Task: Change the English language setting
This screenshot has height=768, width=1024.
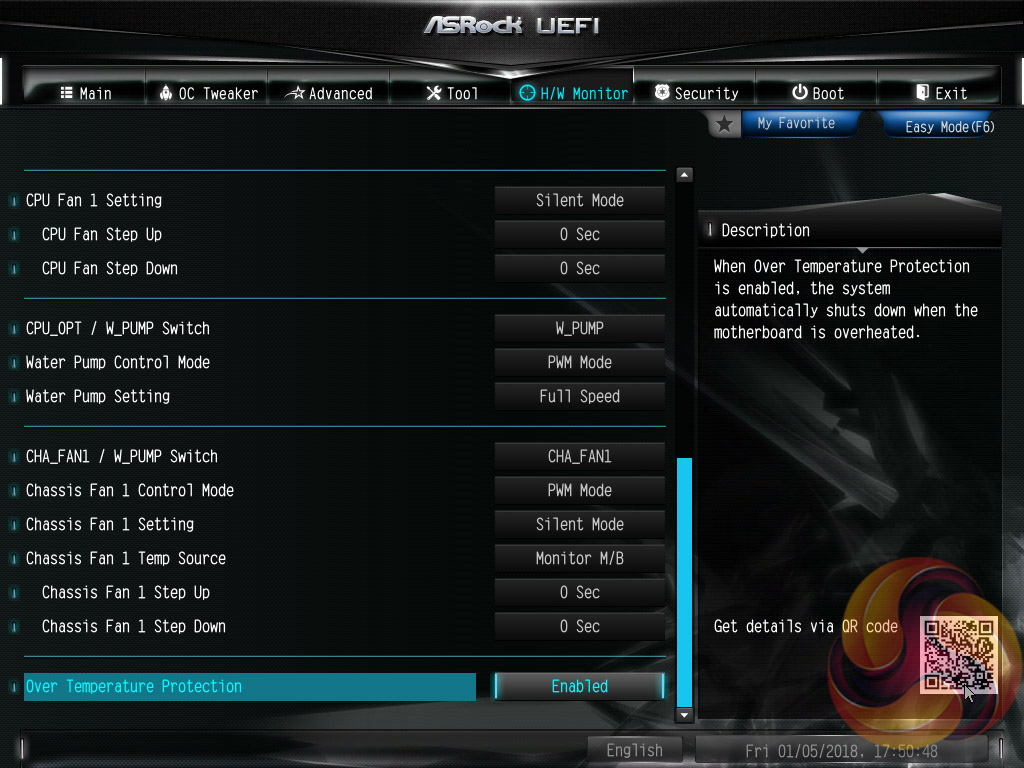Action: [634, 750]
